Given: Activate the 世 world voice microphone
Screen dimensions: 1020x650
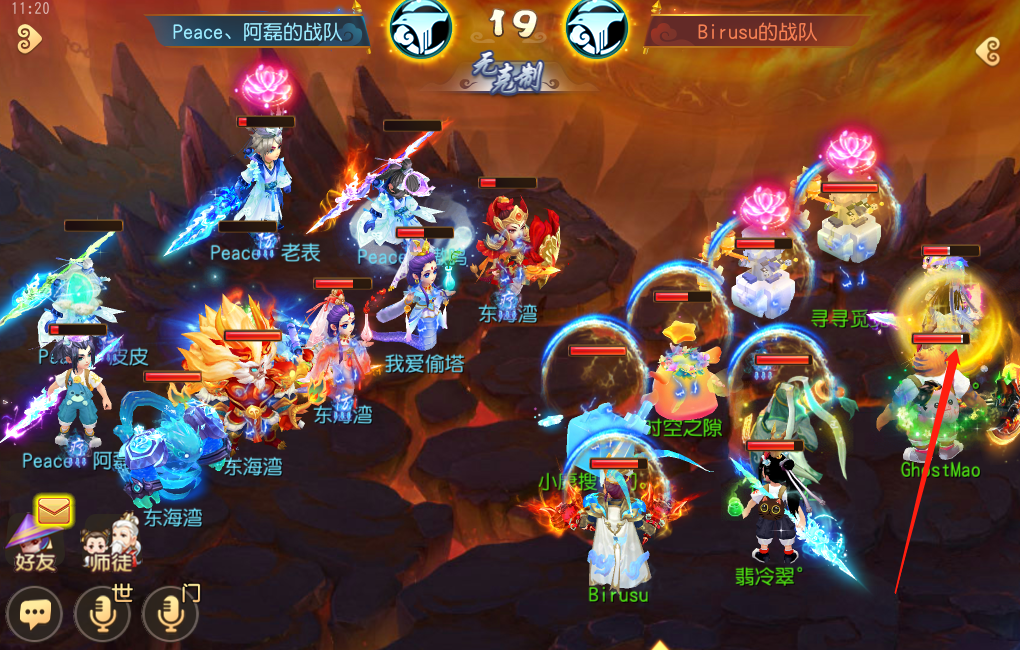Looking at the screenshot, I should 102,613.
